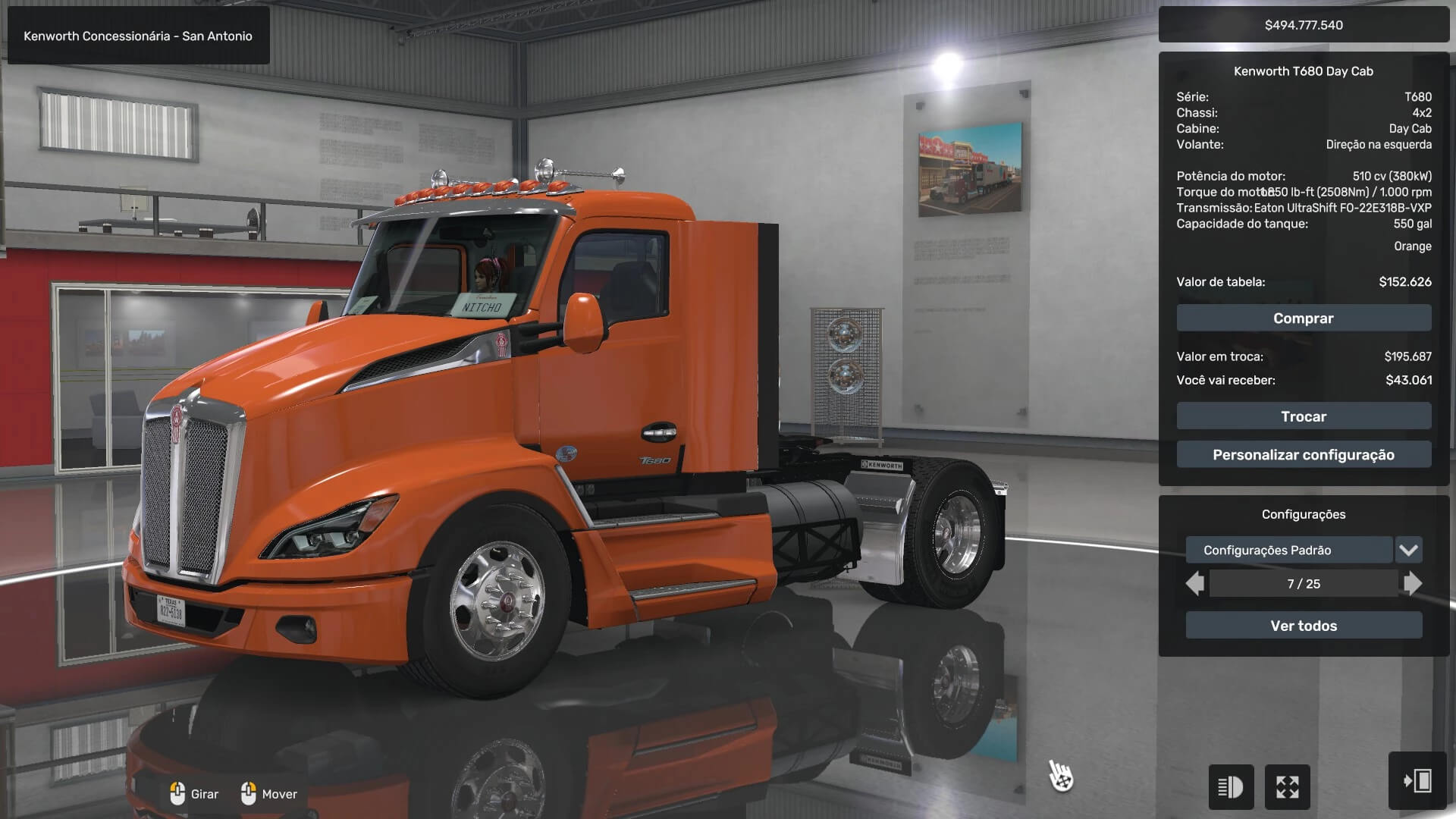This screenshot has width=1456, height=819.
Task: Activate the fullscreen view icon
Action: pos(1287,787)
